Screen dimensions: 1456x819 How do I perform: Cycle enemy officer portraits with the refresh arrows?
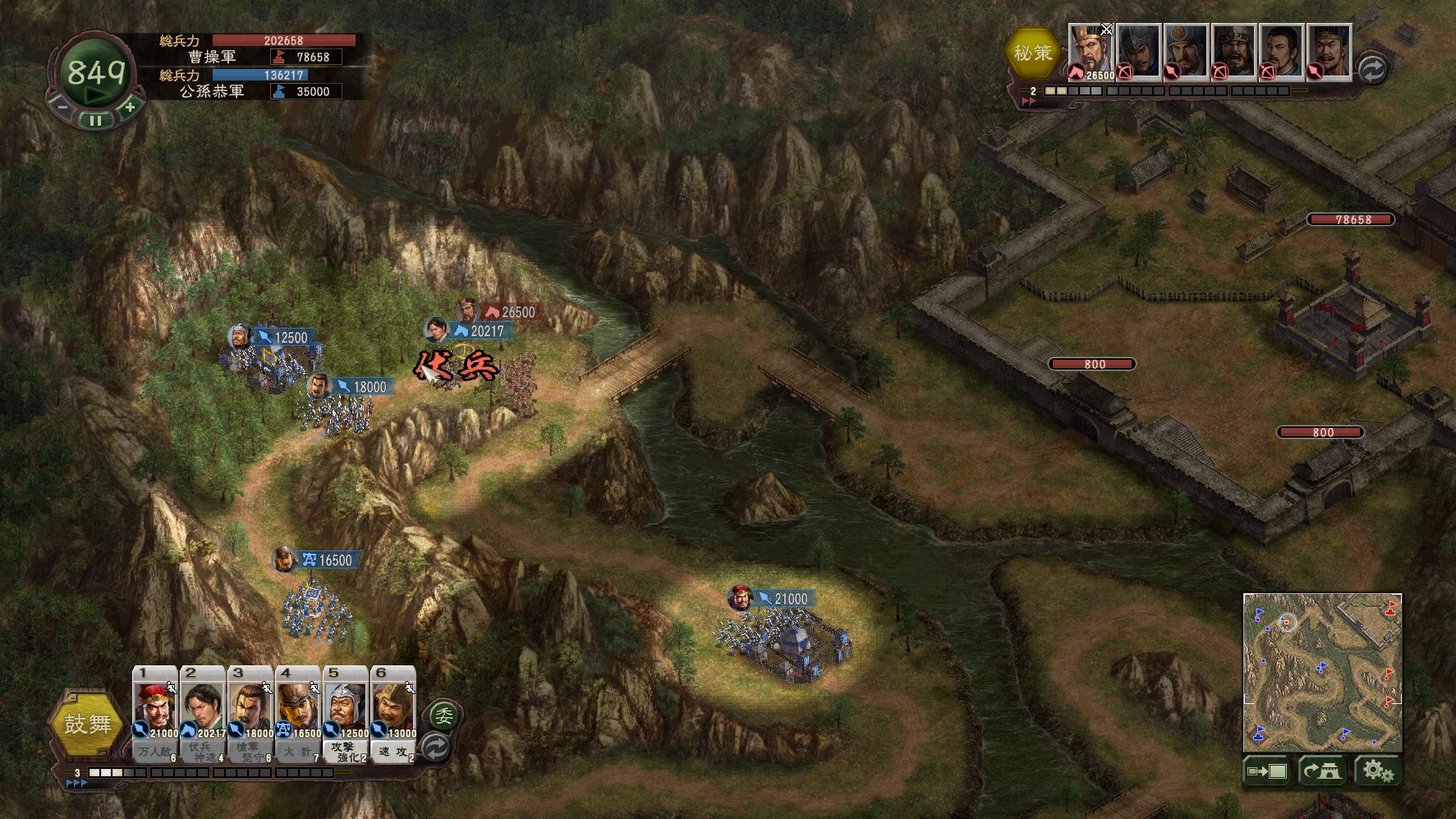[1371, 70]
